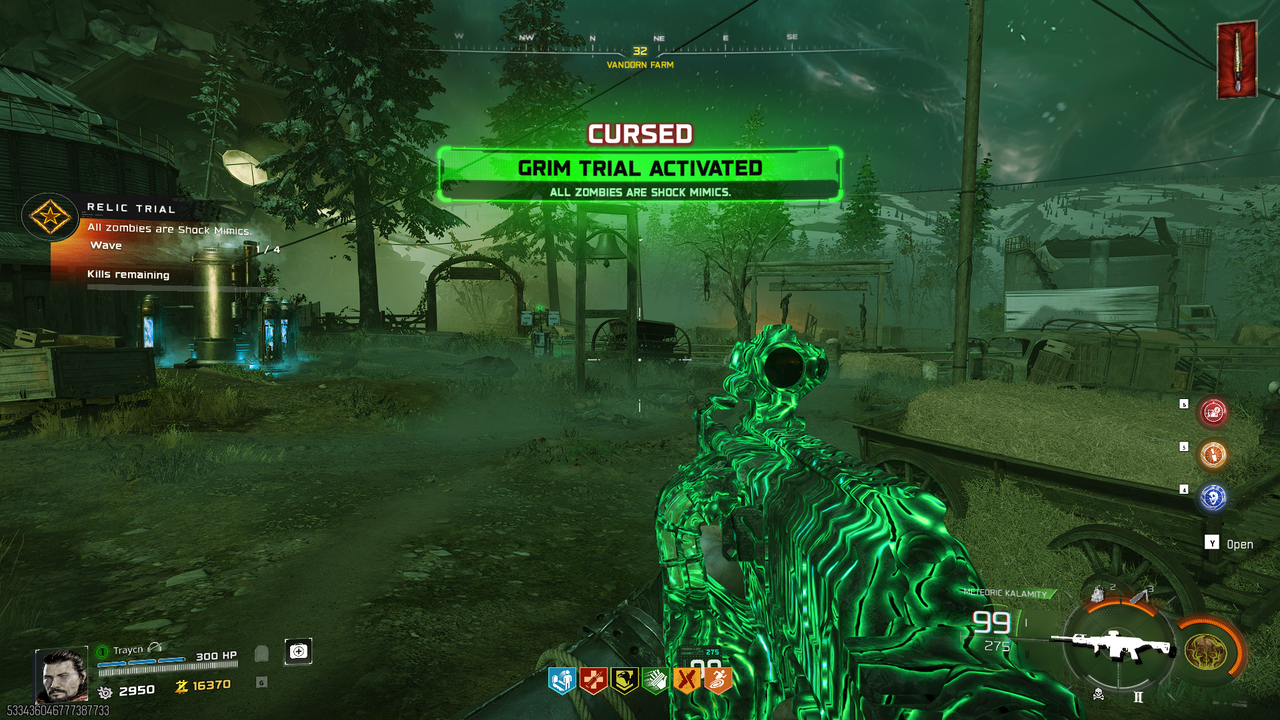Select the white rifle in the weapon wheel

click(1116, 645)
